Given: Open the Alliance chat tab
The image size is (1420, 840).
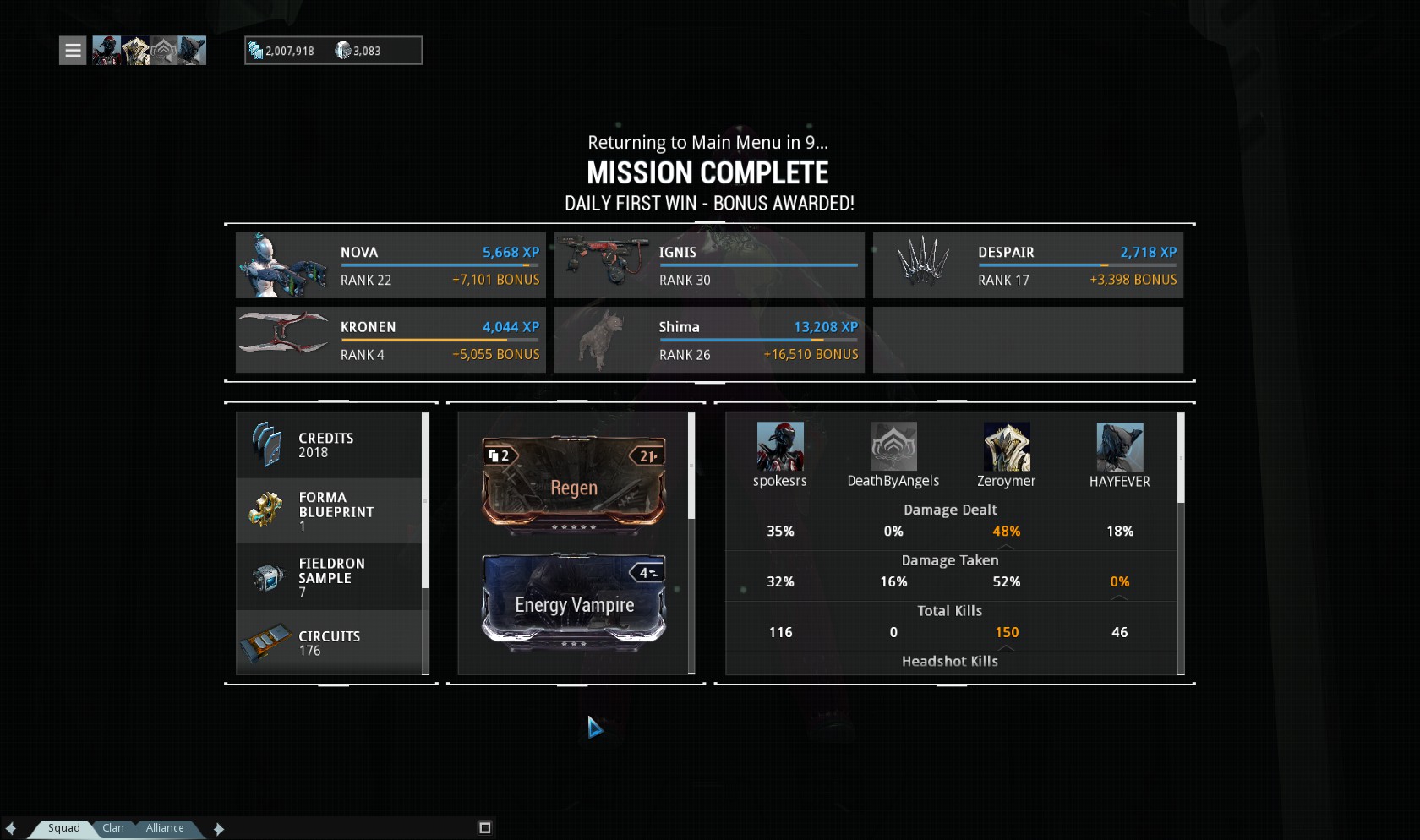Looking at the screenshot, I should click(x=165, y=828).
